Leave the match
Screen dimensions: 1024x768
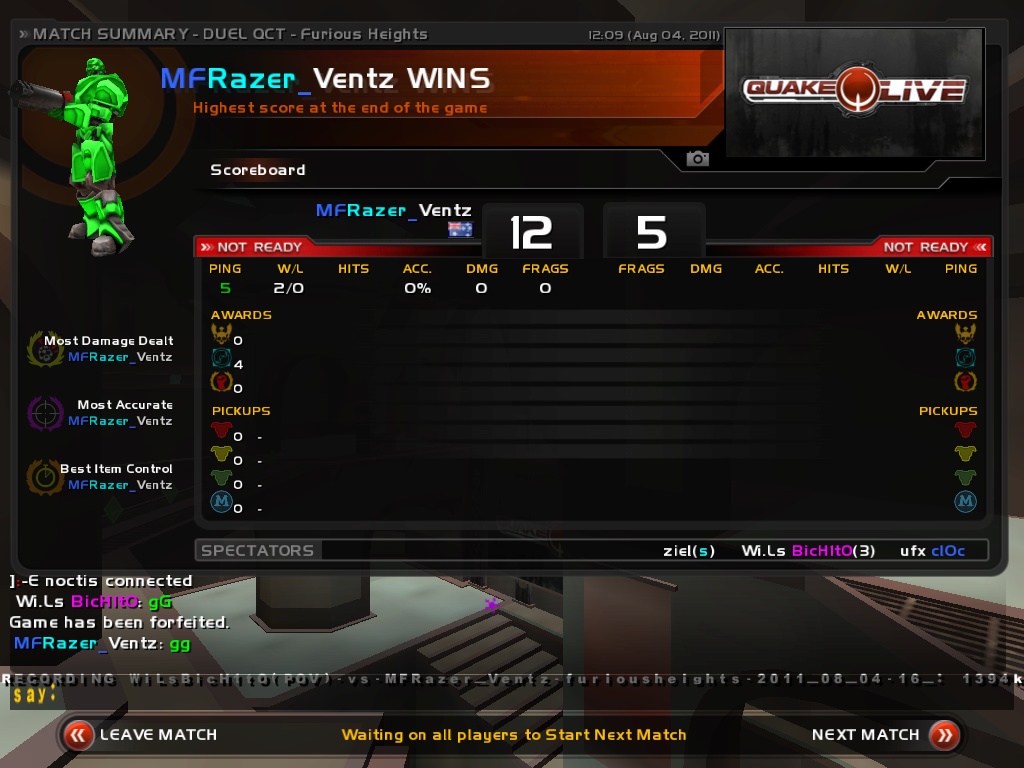pos(140,735)
